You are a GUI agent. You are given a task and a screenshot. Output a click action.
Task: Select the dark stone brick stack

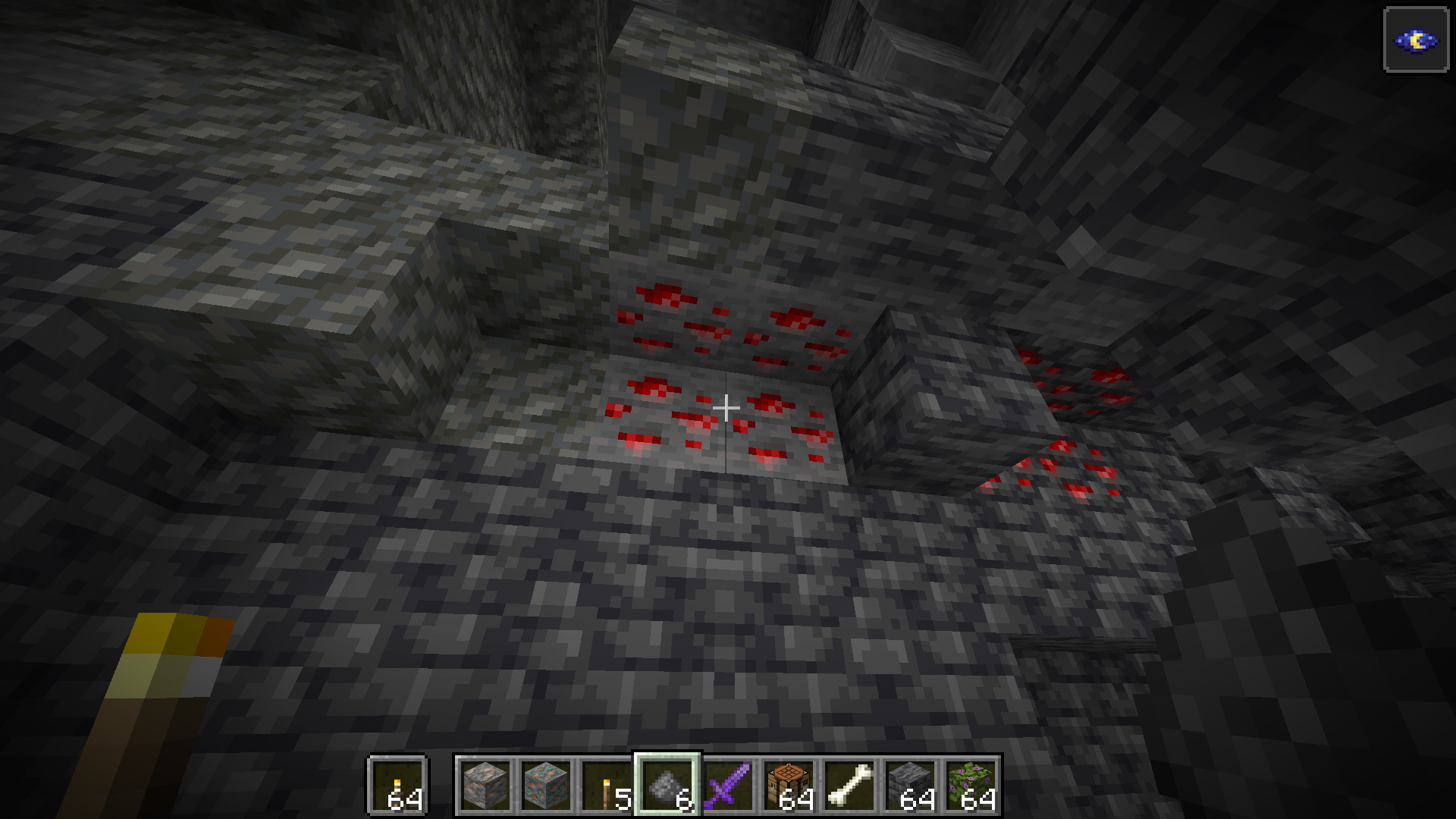tap(910, 785)
